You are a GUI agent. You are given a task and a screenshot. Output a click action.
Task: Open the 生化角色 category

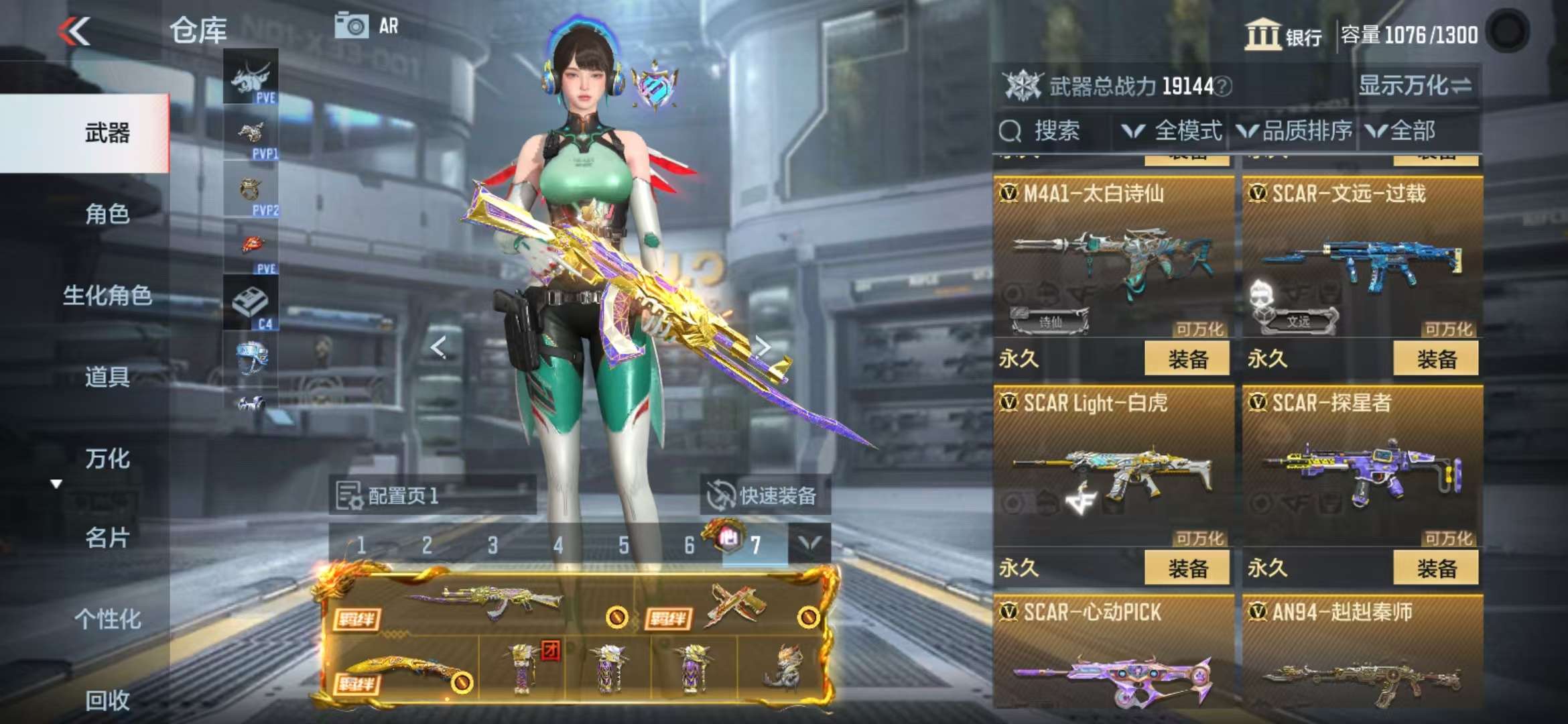coord(107,295)
